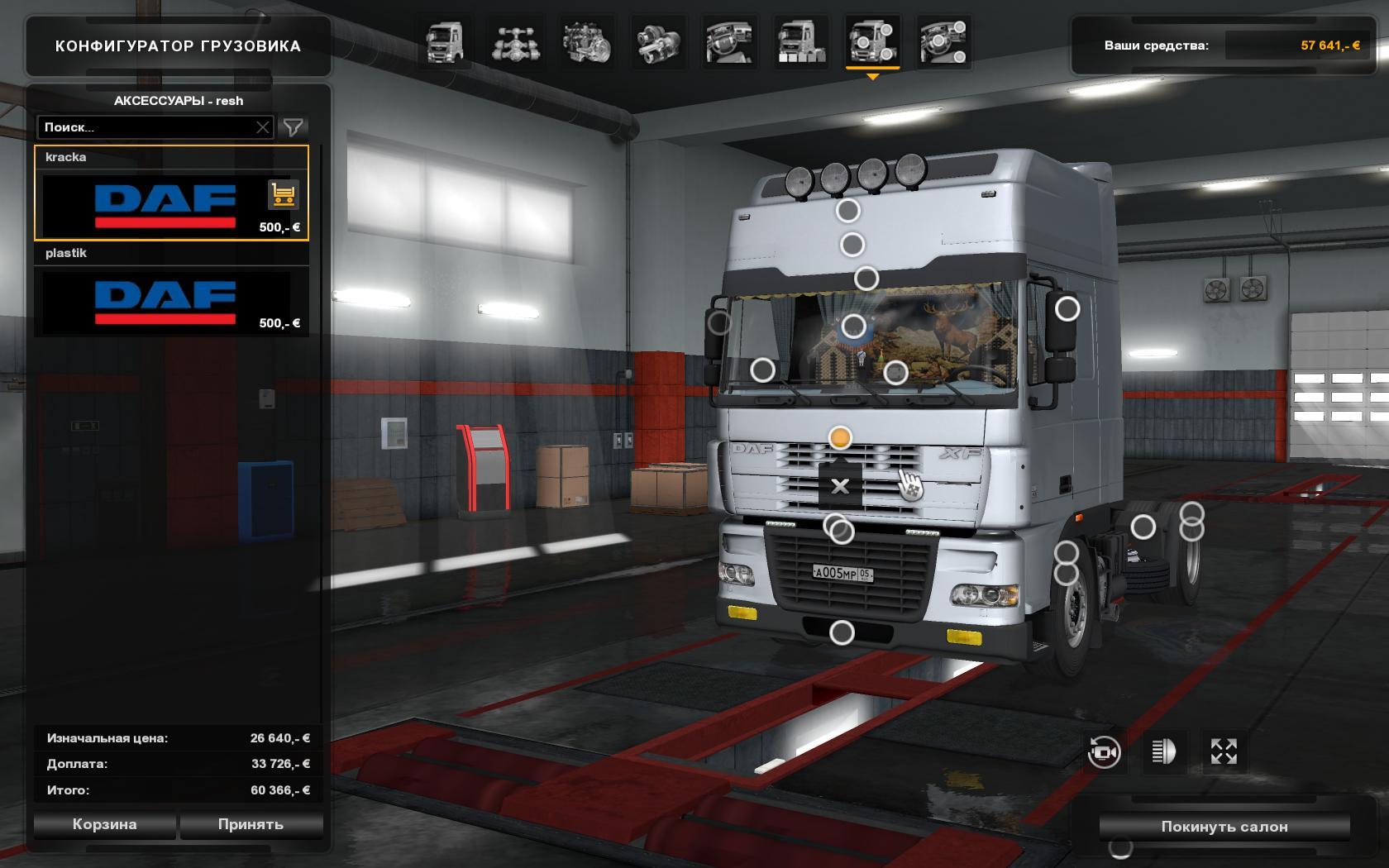Screen dimensions: 1389x868
Task: Remove the front grille accessory with X
Action: 840,486
